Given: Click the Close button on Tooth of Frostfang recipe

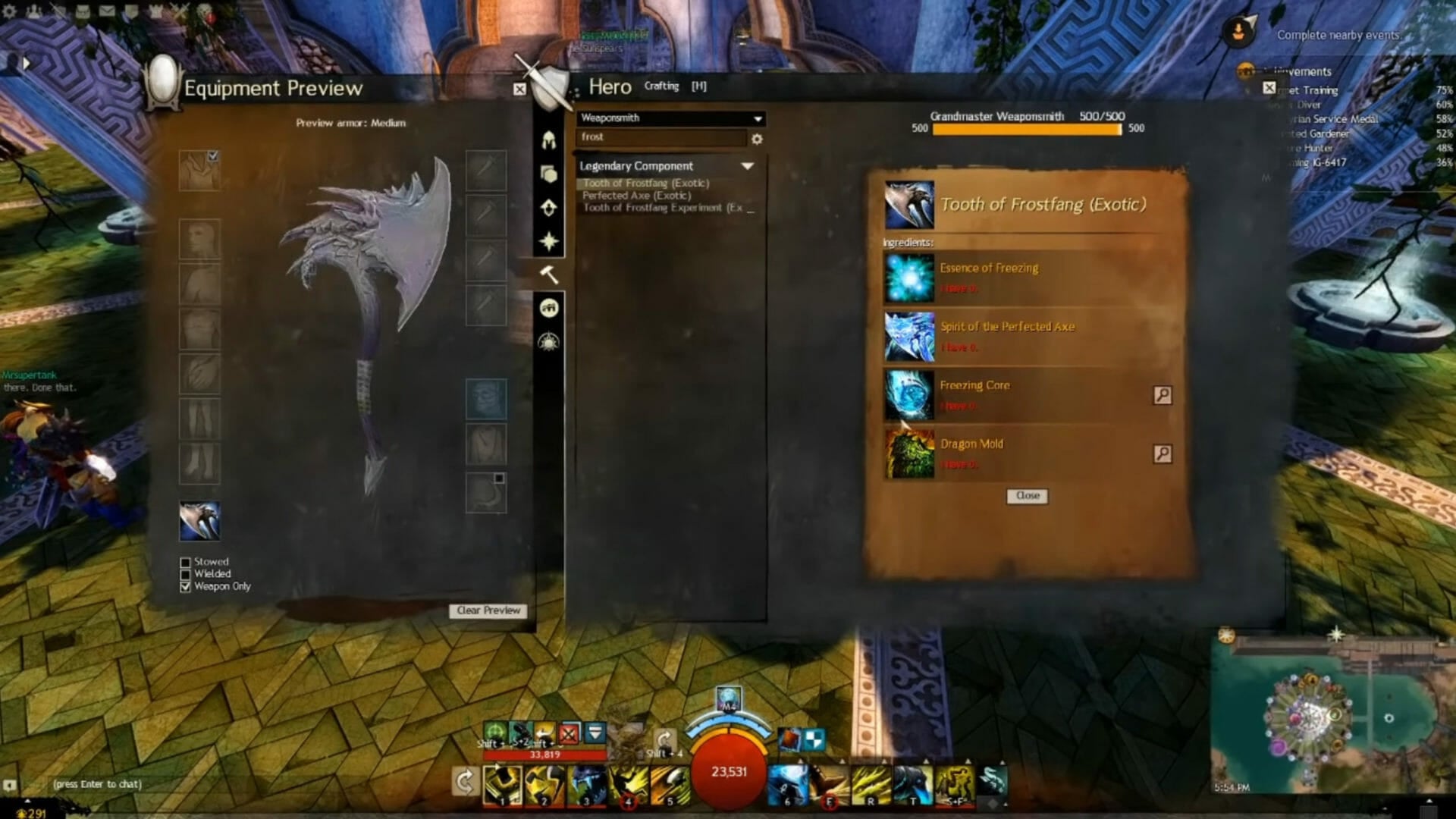Looking at the screenshot, I should 1026,496.
